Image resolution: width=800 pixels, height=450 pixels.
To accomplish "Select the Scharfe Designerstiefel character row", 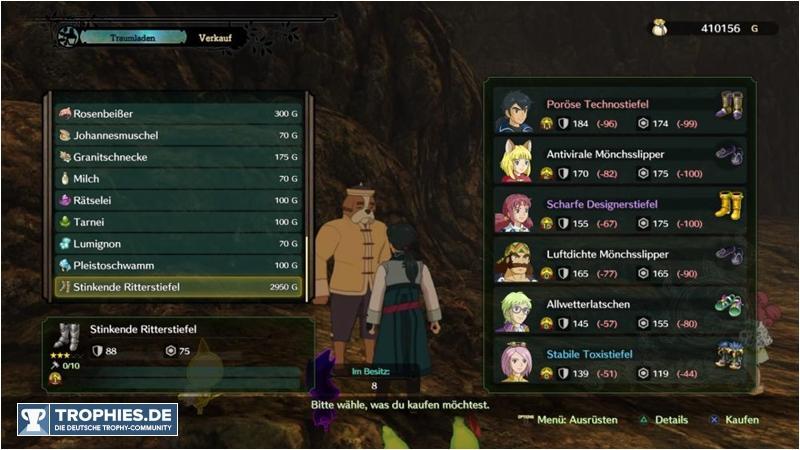I will 620,212.
